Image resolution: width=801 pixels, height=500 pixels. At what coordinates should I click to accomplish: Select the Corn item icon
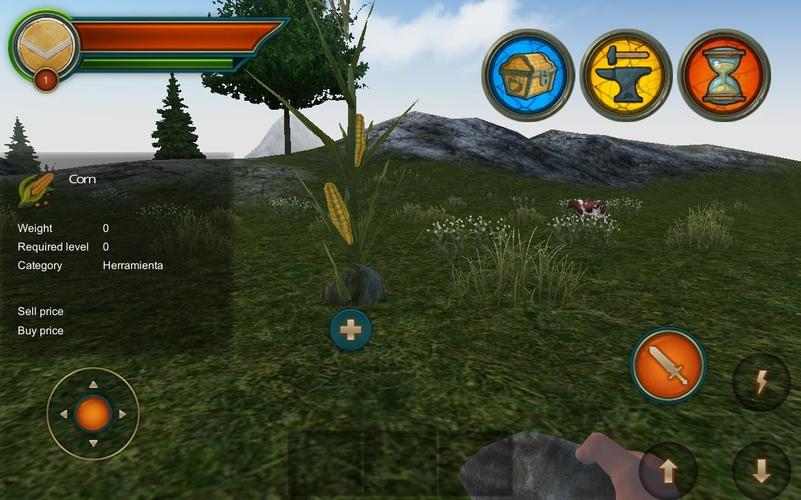point(36,189)
